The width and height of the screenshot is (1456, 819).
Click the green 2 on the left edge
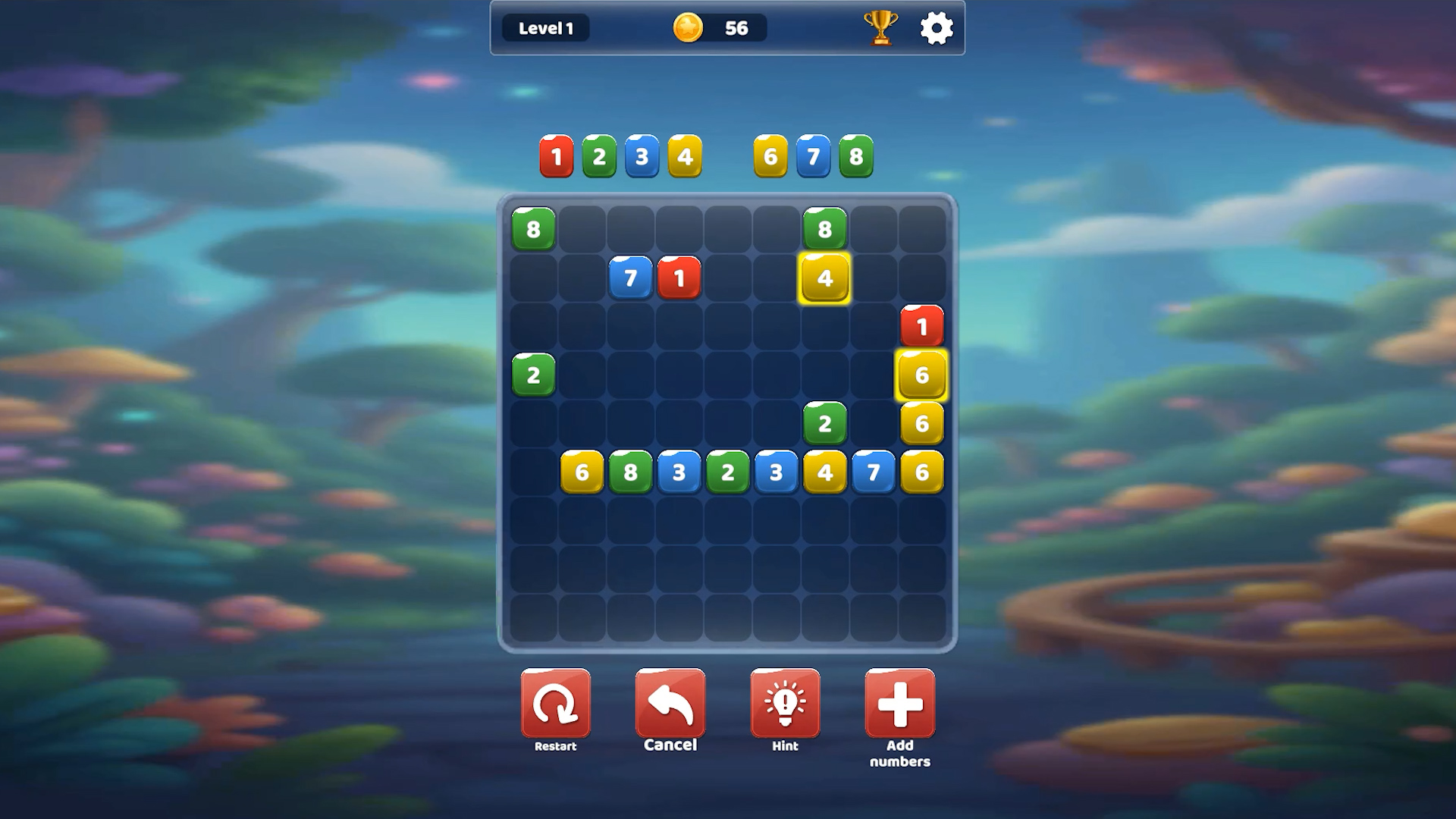pos(534,375)
